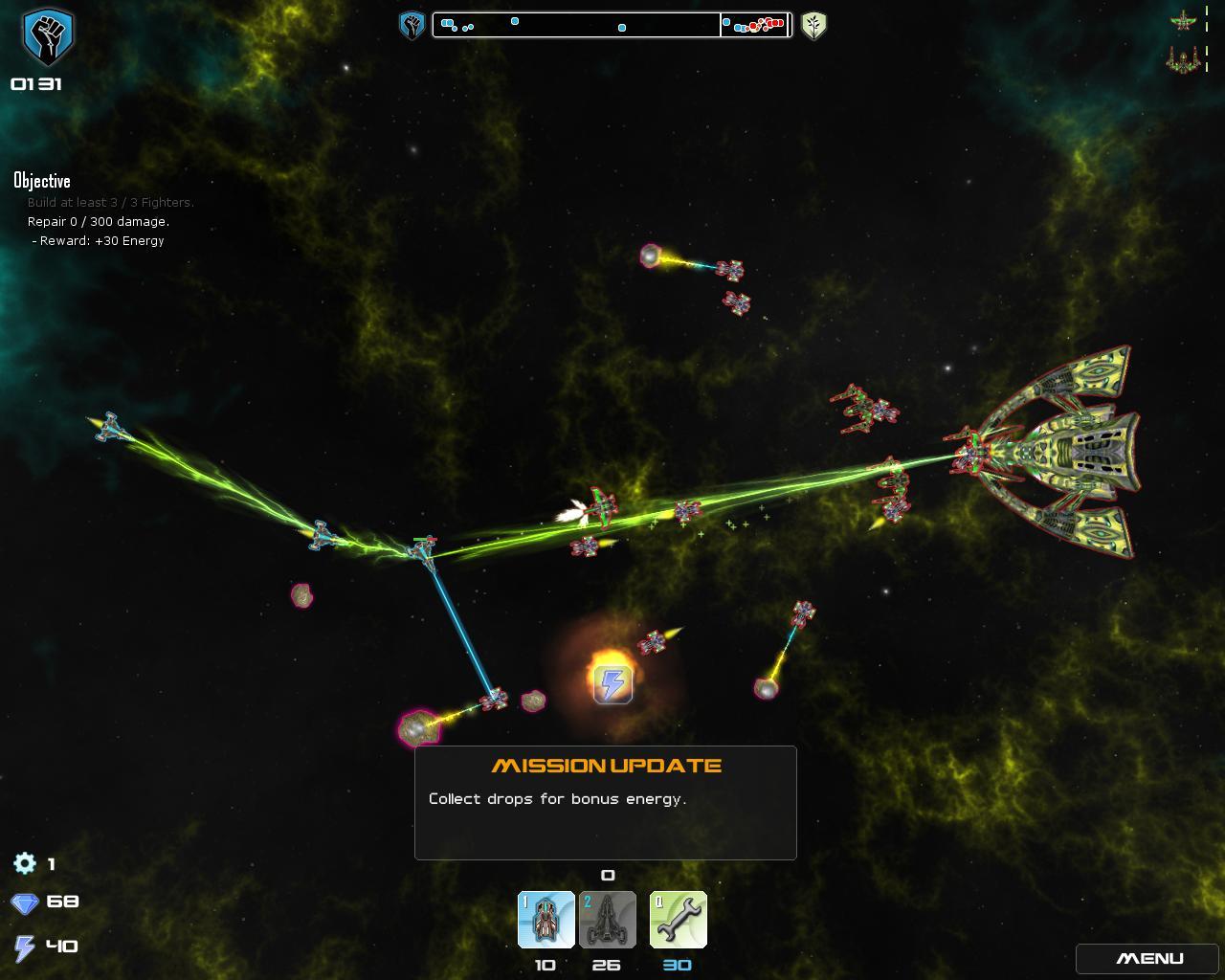Click the green plant enemy faction emblem

[x=813, y=25]
